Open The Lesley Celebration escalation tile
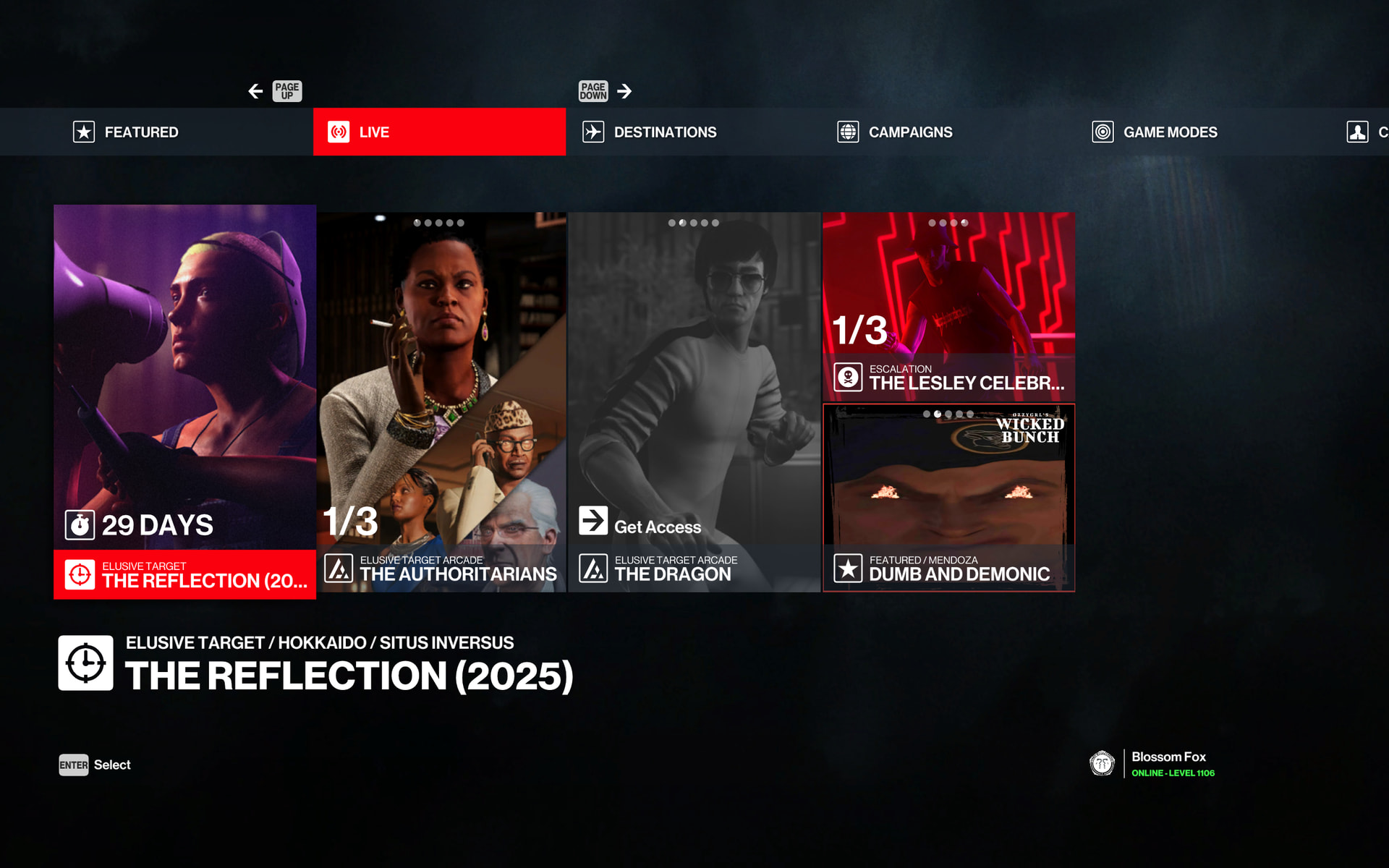This screenshot has height=868, width=1389. coord(948,307)
